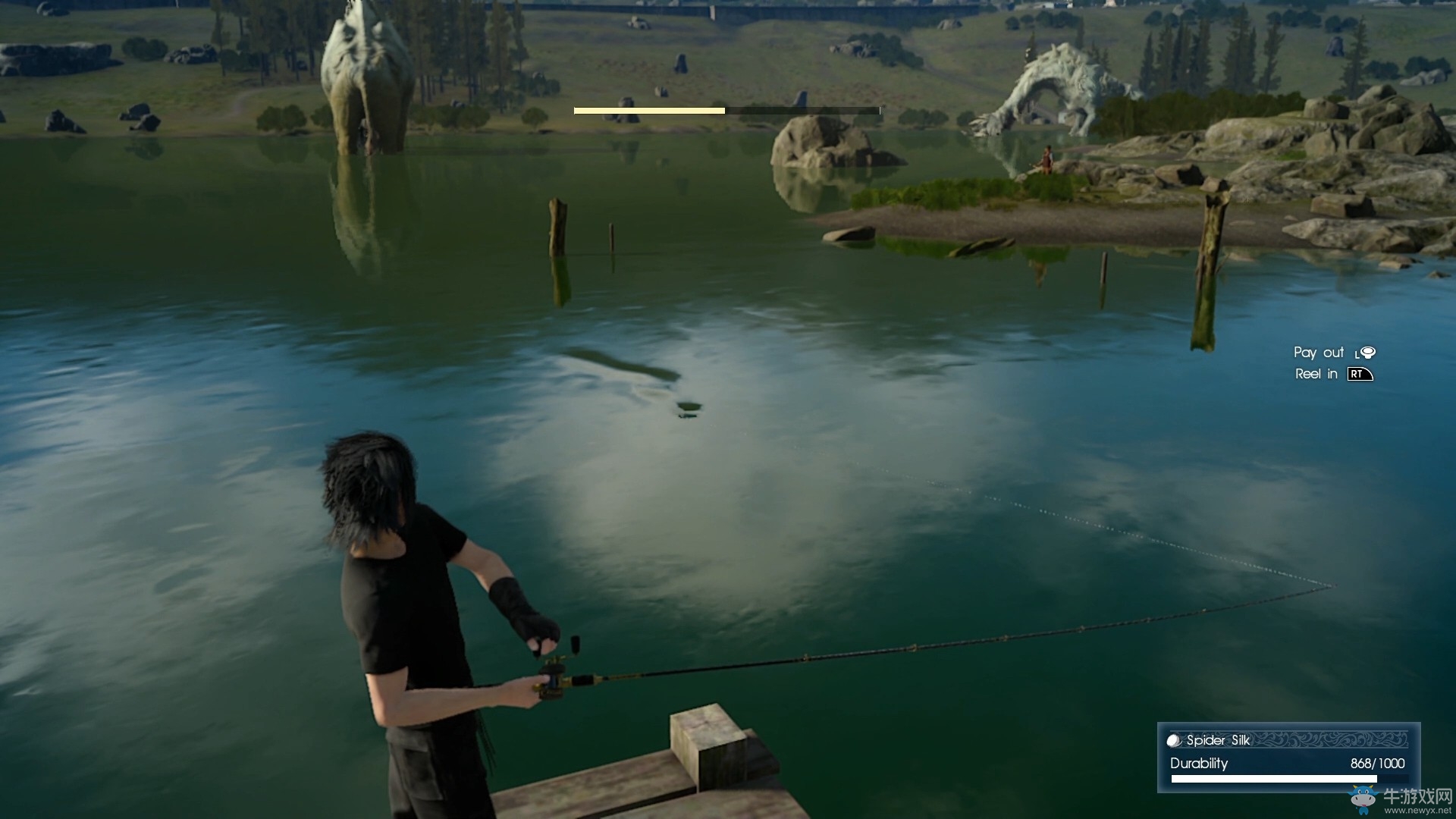Select the Spider Silk item icon
The image size is (1456, 819).
tap(1173, 740)
